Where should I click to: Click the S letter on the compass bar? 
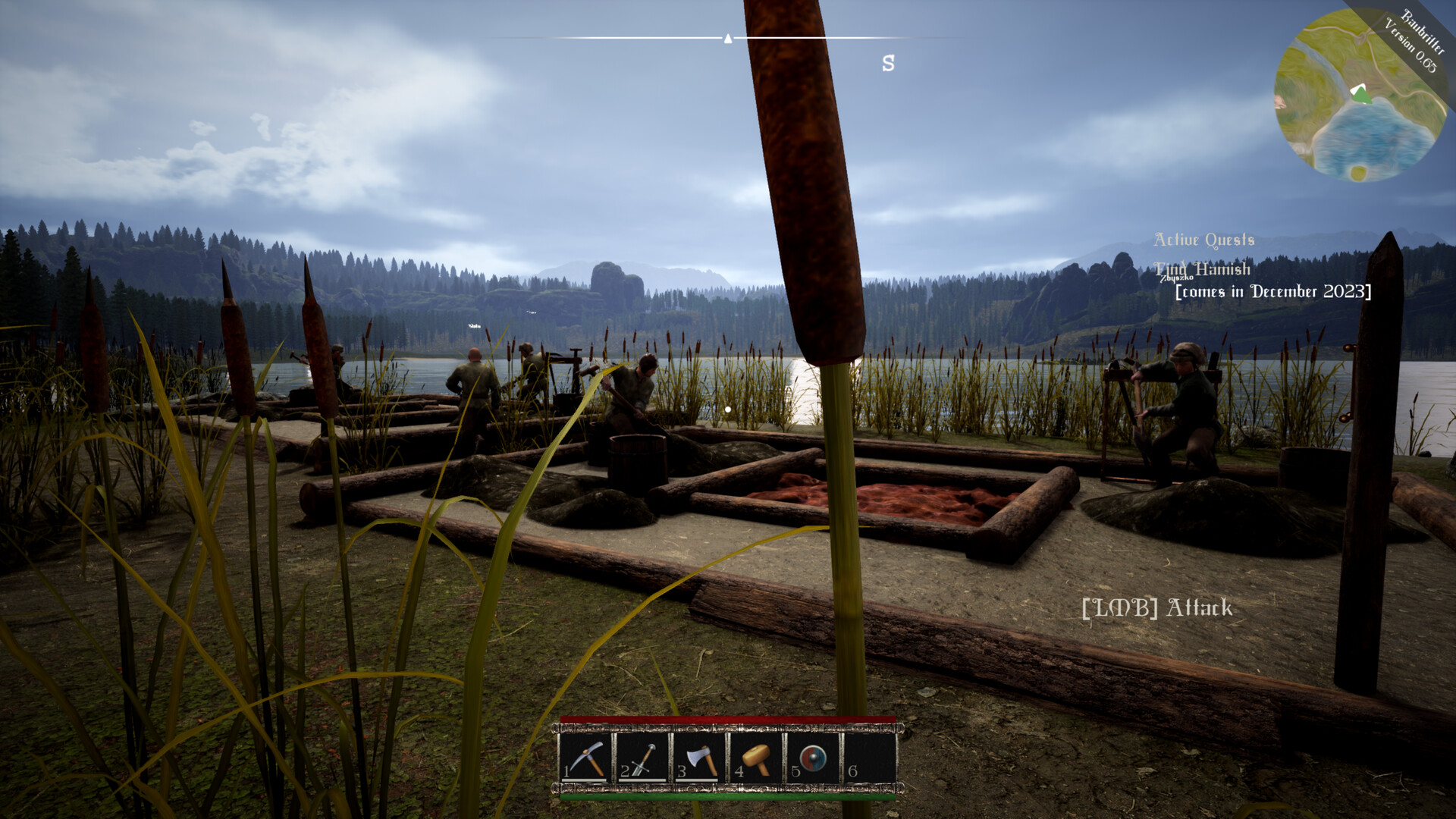point(887,64)
